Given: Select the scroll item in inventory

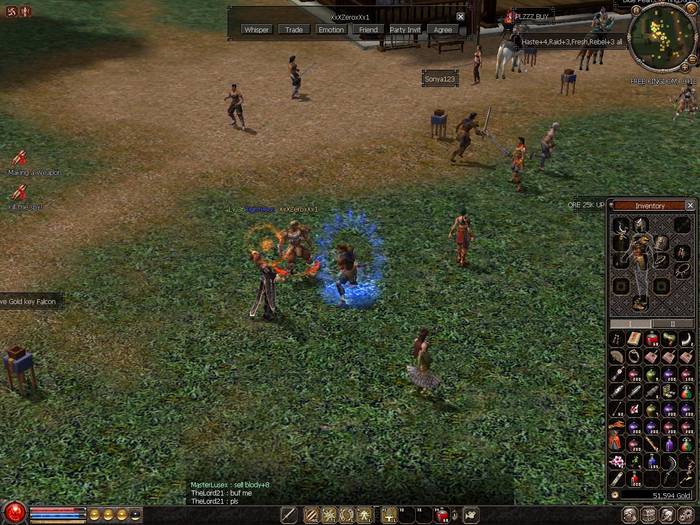Looking at the screenshot, I should coord(635,339).
